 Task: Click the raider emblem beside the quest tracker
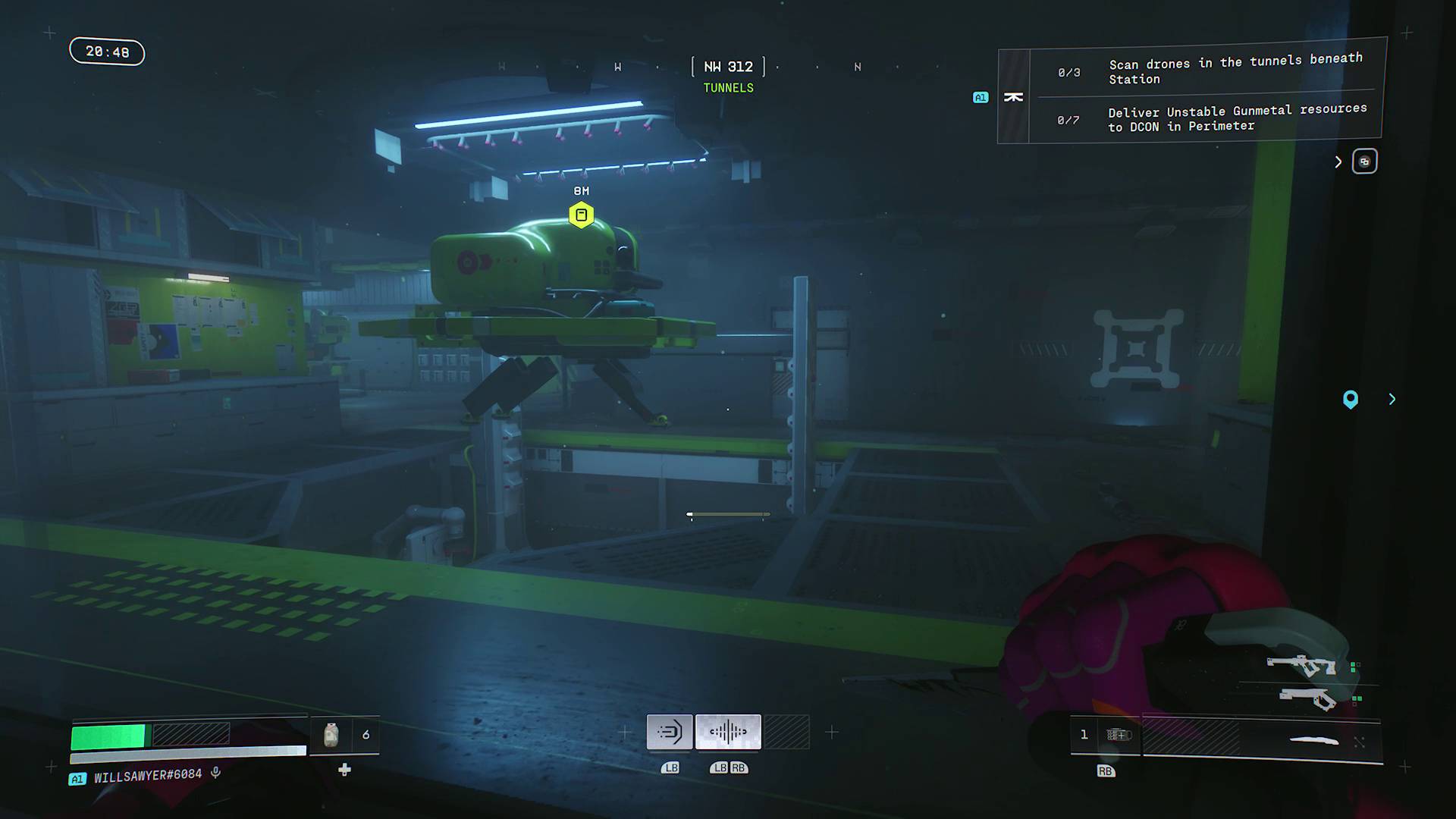[1014, 96]
